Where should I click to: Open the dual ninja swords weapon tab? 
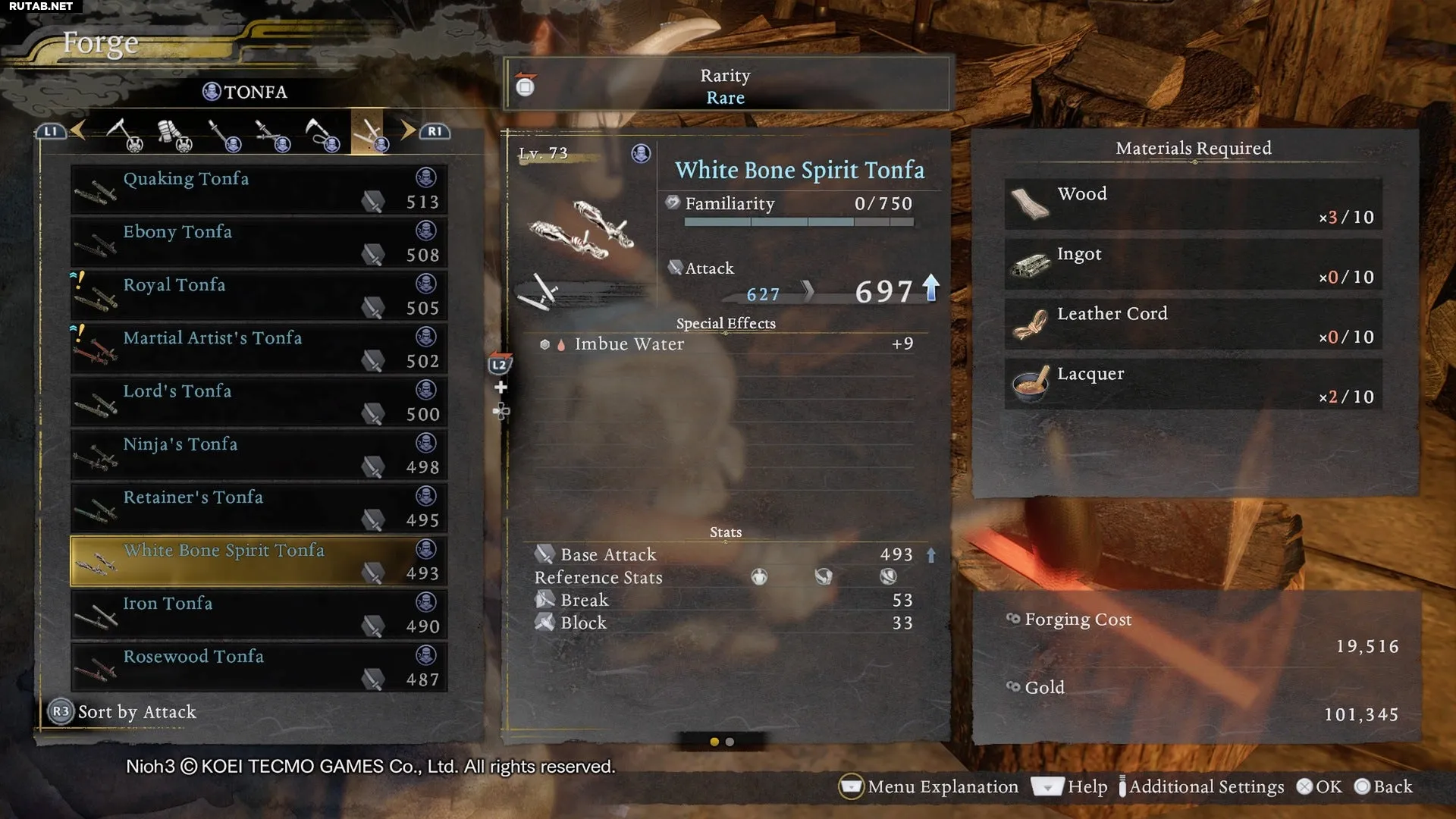tap(271, 134)
